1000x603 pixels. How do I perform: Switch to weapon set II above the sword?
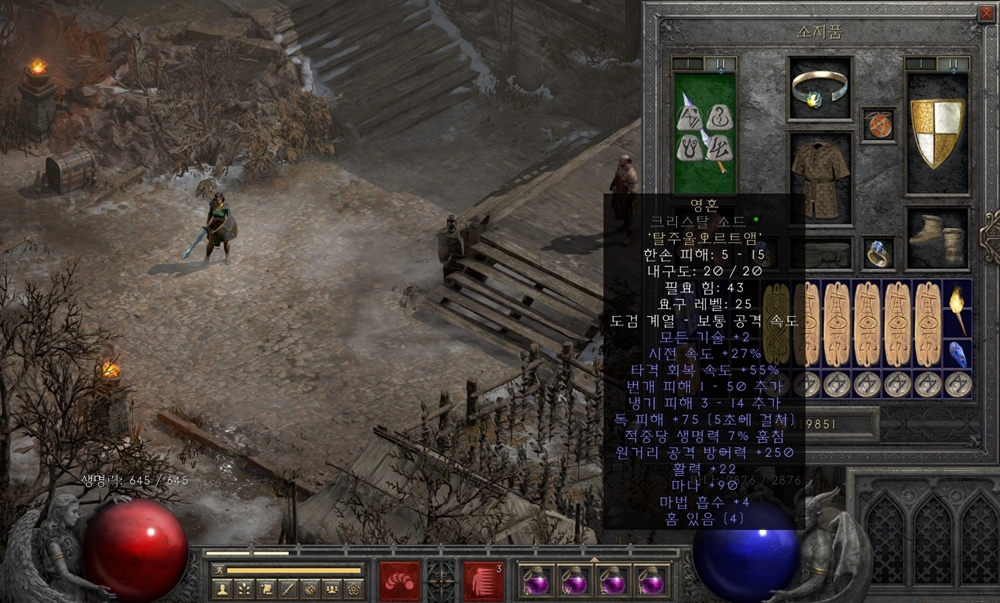coord(720,64)
